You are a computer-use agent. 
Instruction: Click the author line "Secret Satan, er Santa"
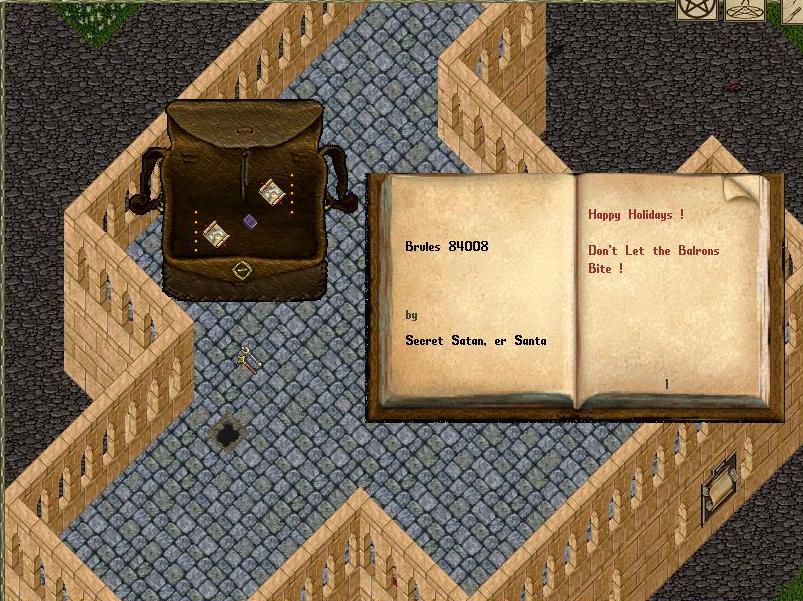[x=475, y=341]
